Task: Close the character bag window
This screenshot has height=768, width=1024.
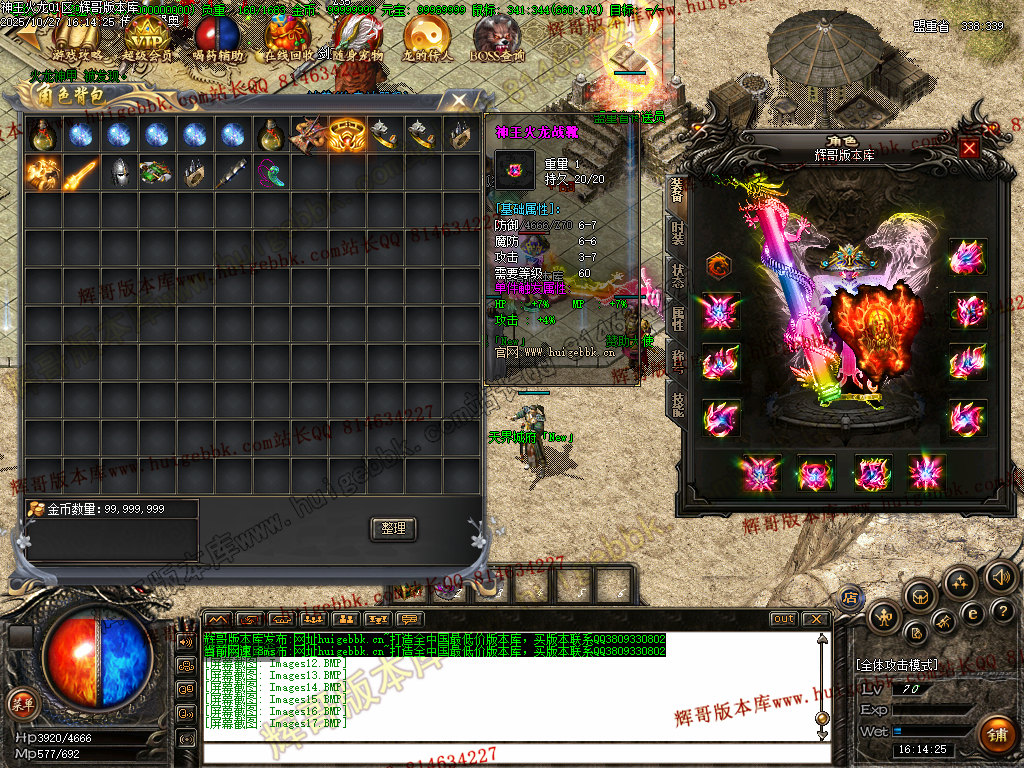Action: coord(458,100)
